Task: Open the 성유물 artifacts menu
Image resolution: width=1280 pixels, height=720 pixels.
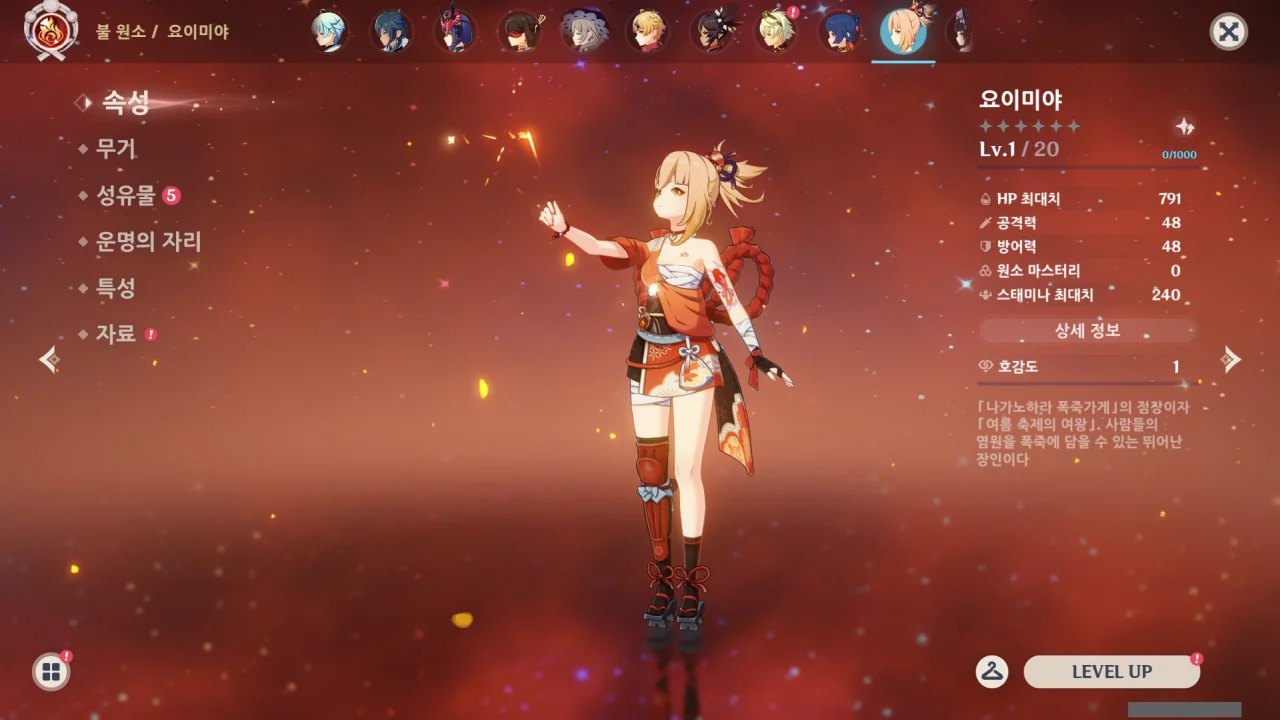Action: click(126, 195)
